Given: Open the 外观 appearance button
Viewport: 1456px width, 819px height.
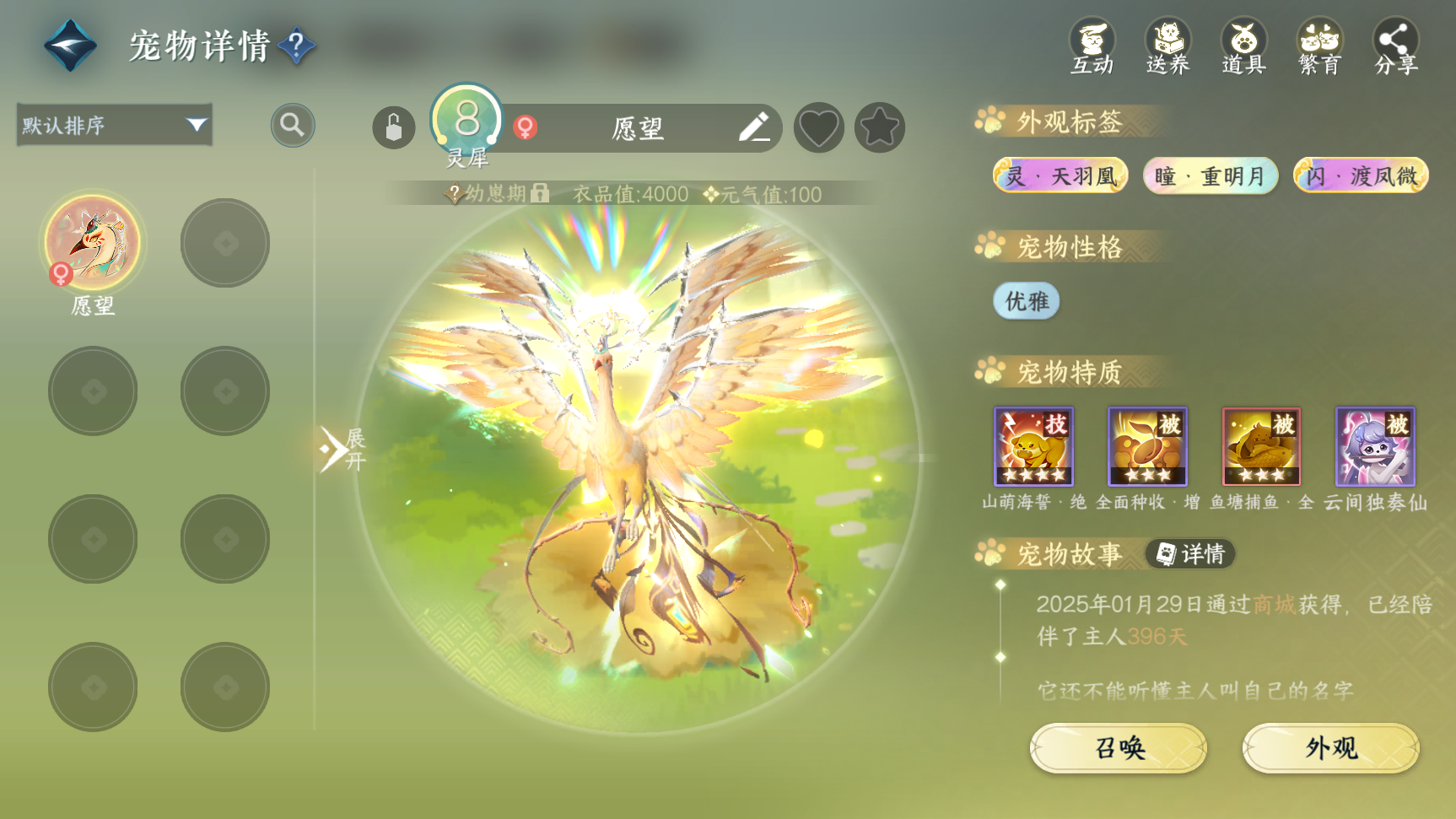Looking at the screenshot, I should (x=1330, y=748).
